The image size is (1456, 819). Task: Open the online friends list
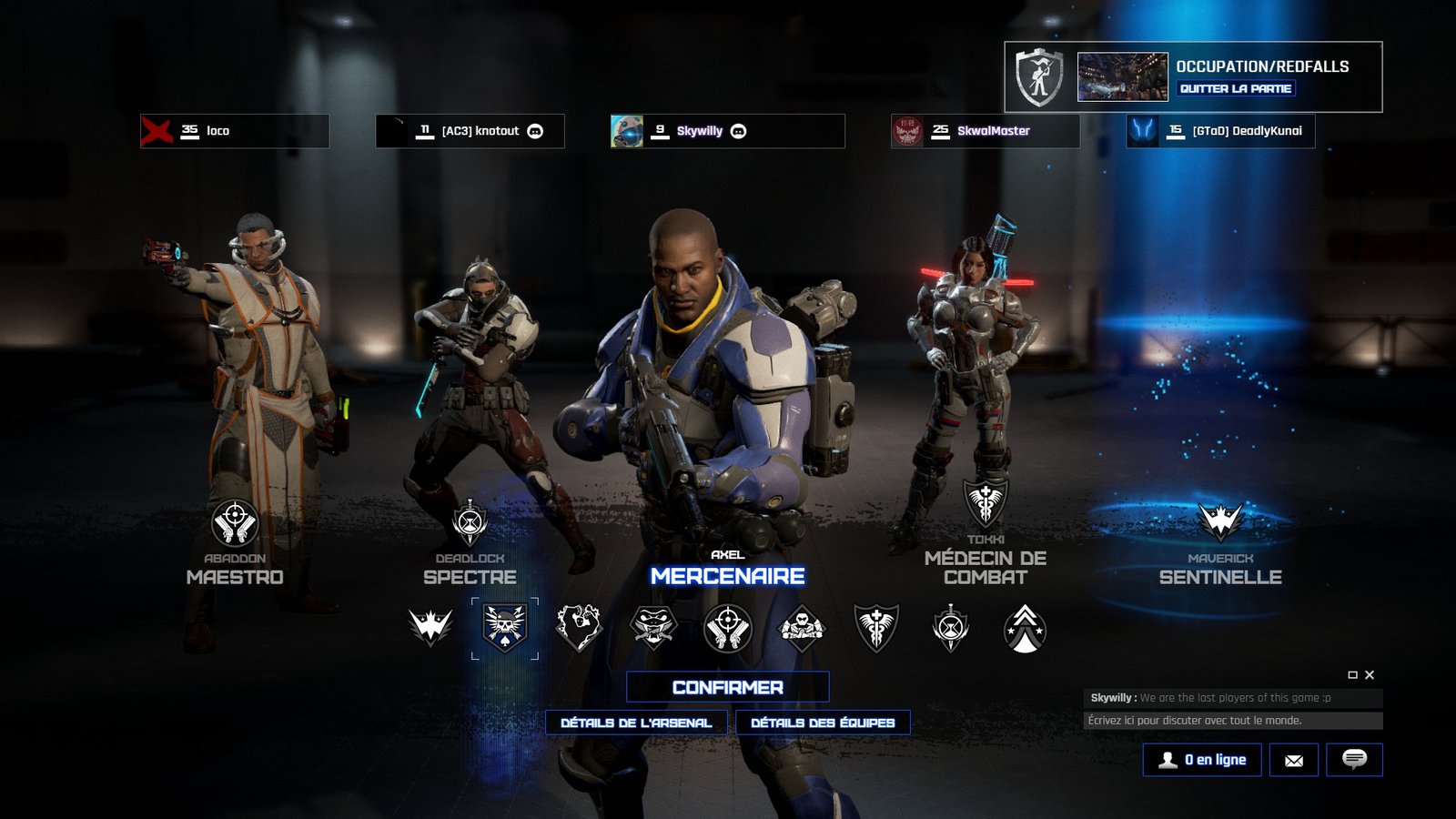point(1202,760)
